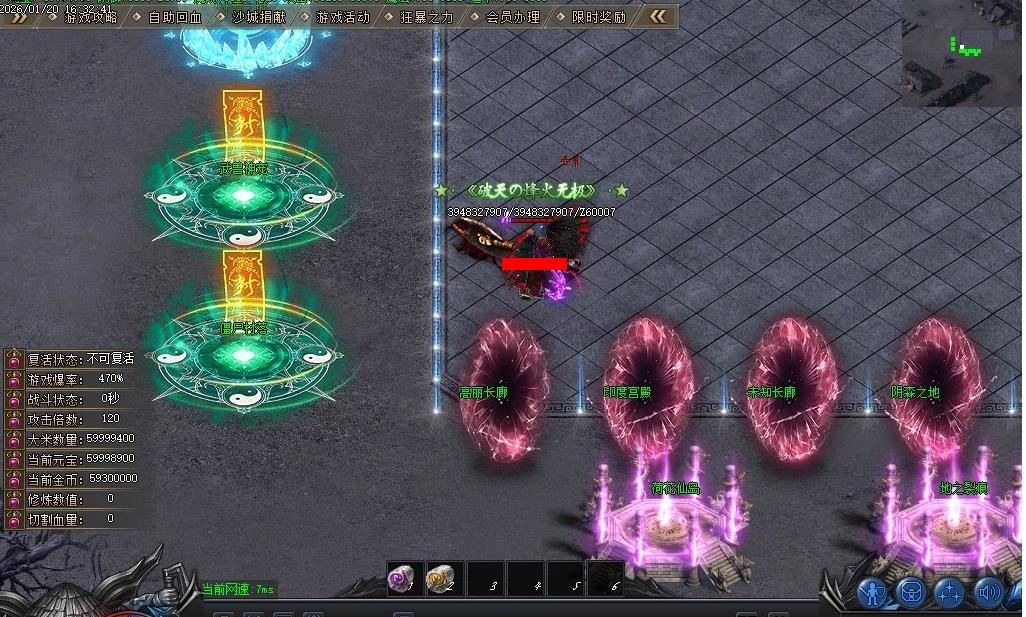Open the 沙城捐献 donation menu
The image size is (1026, 617).
point(258,17)
